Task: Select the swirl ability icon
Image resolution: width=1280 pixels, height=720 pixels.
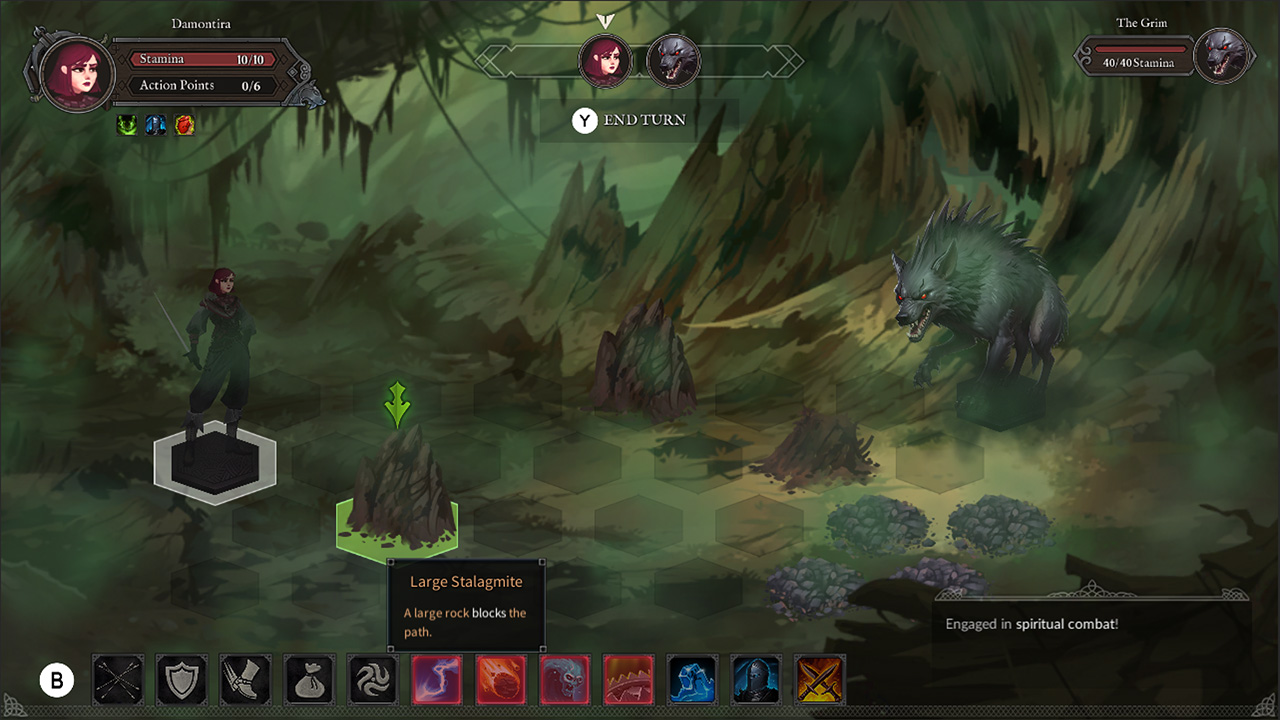Action: (x=373, y=679)
